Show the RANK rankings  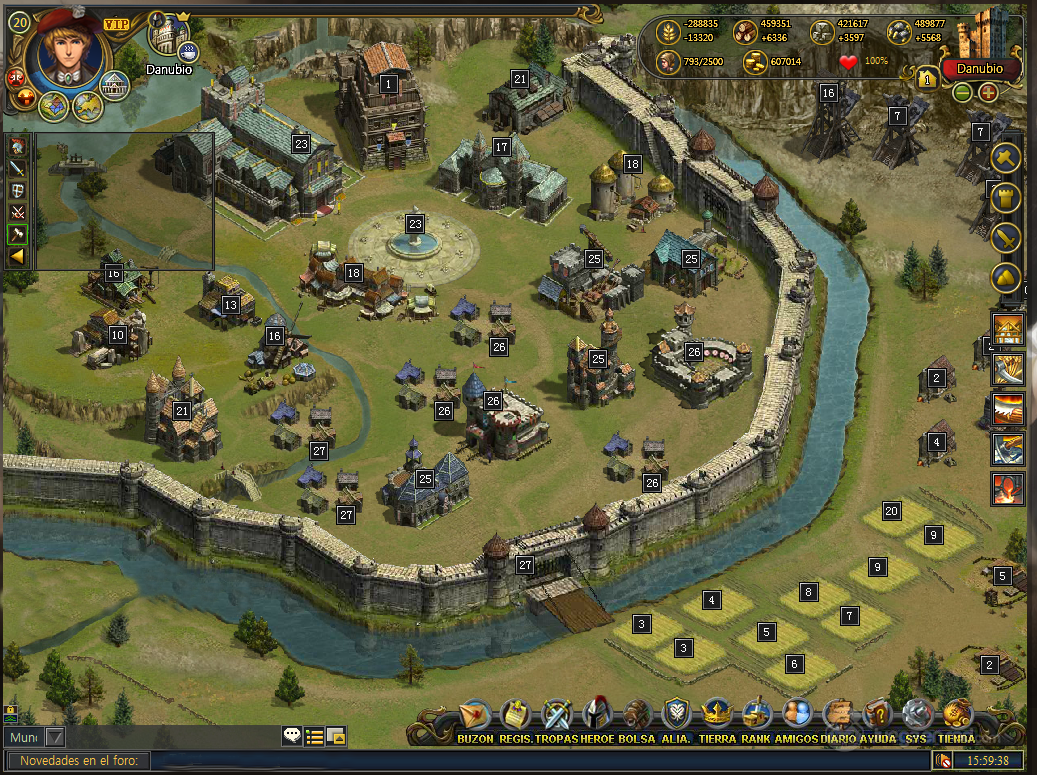pyautogui.click(x=757, y=716)
